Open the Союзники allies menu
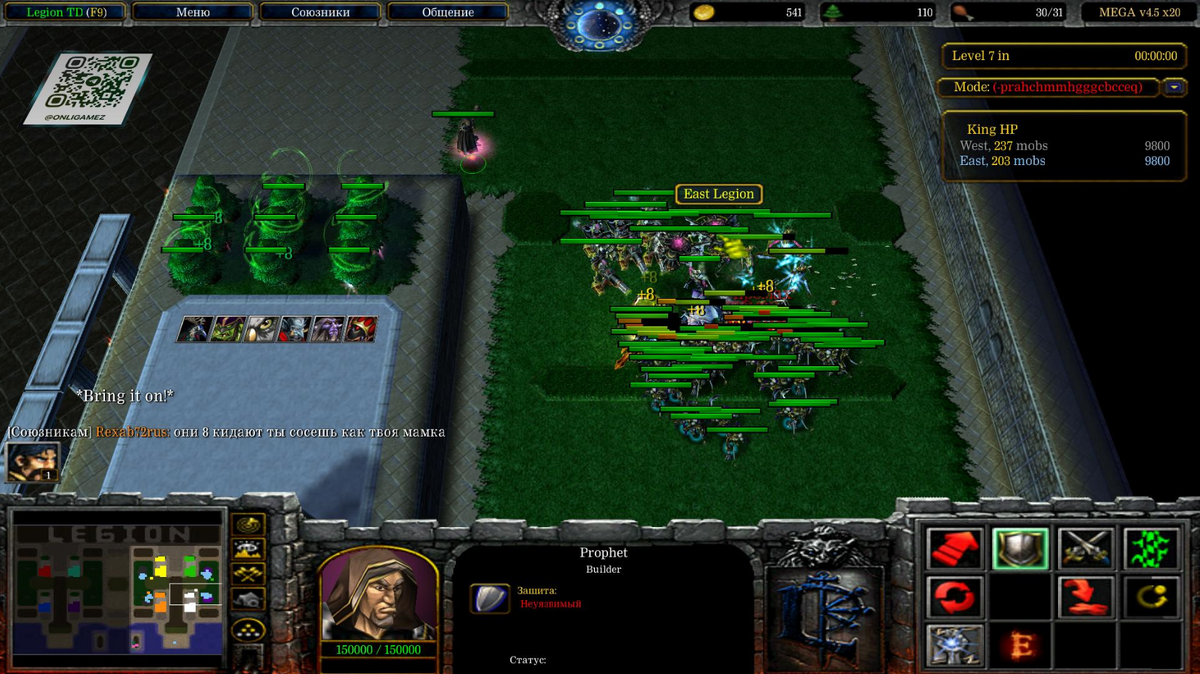 pos(320,13)
